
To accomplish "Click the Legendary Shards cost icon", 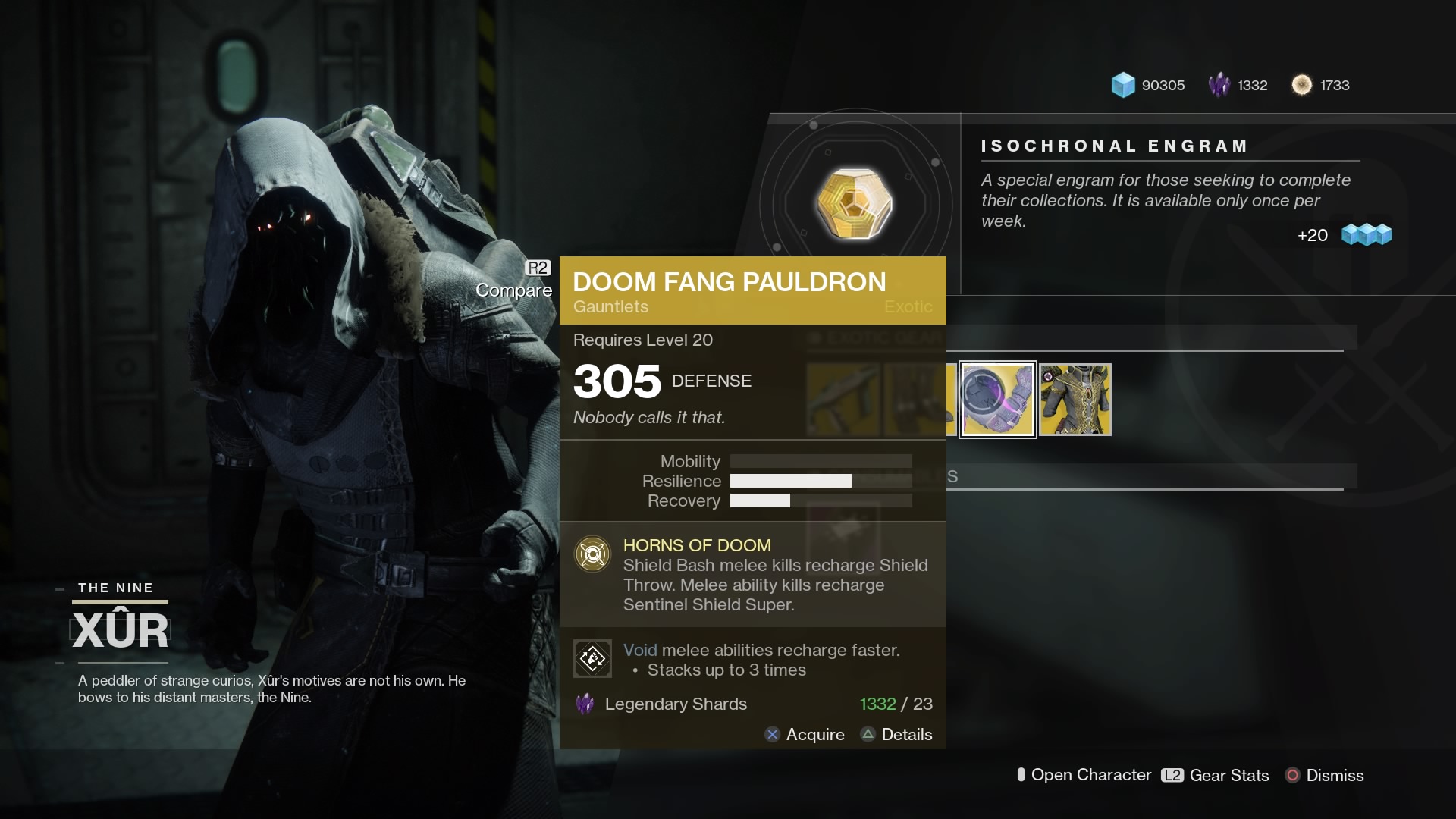I will 585,704.
